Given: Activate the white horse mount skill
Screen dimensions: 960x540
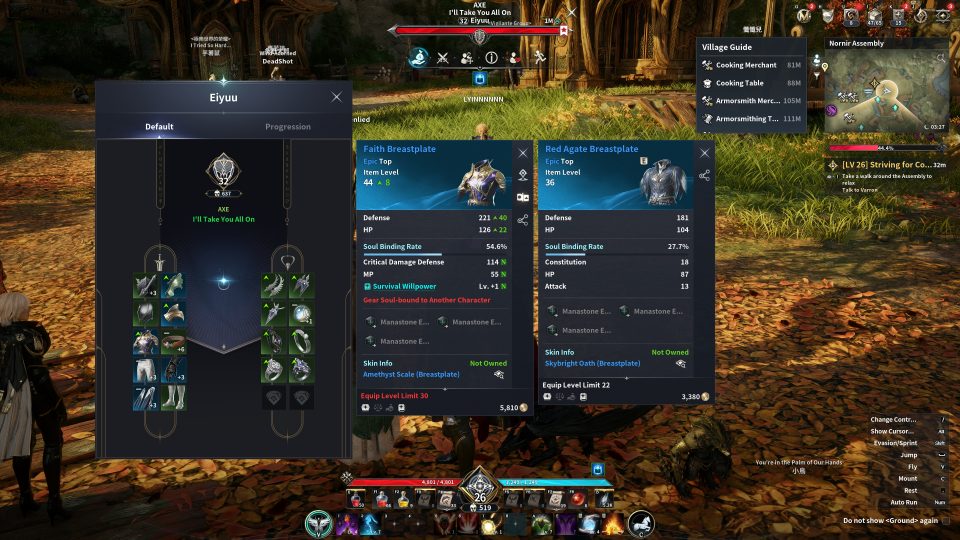Looking at the screenshot, I should (641, 523).
